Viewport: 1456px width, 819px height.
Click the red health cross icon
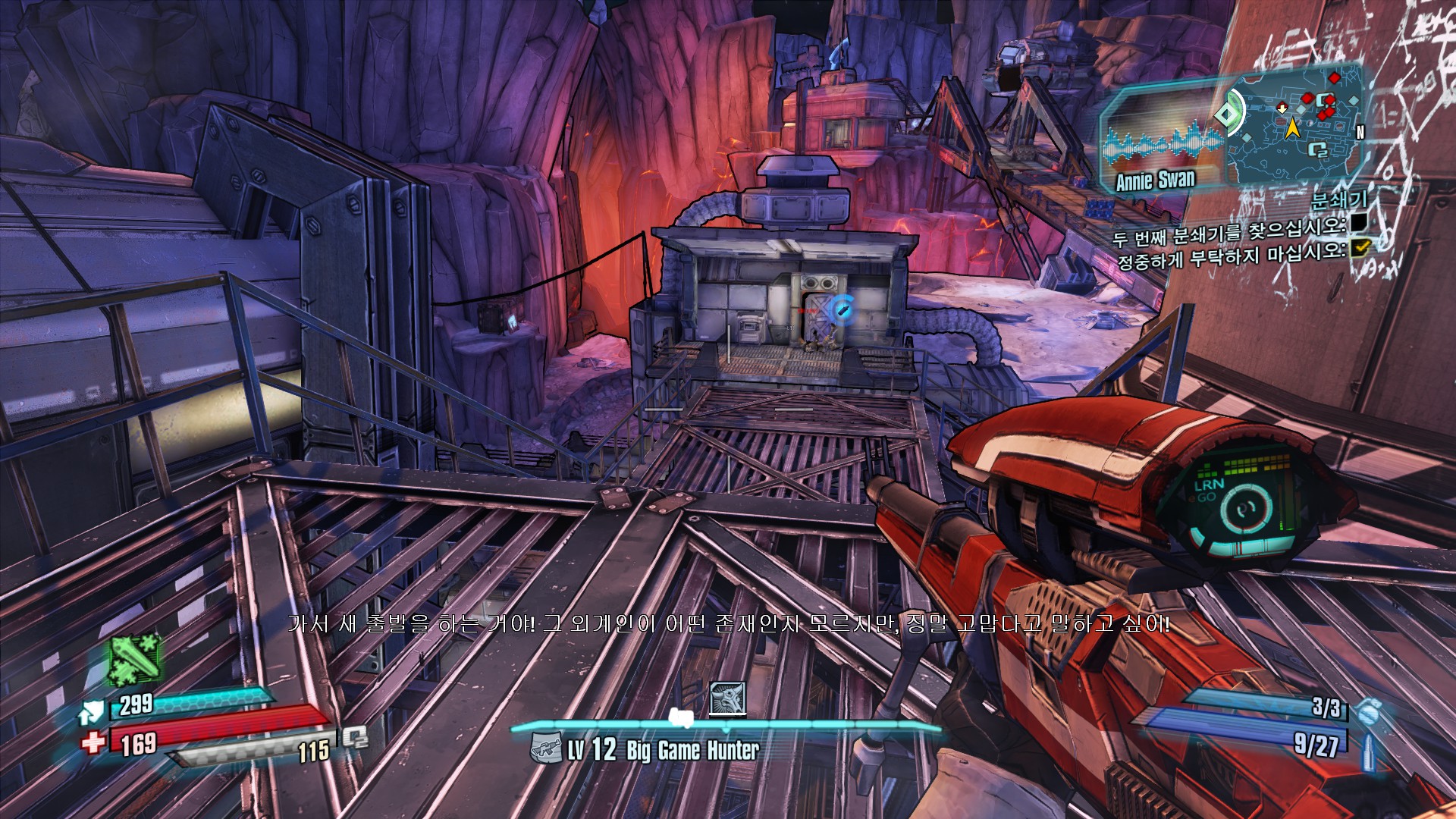[93, 742]
